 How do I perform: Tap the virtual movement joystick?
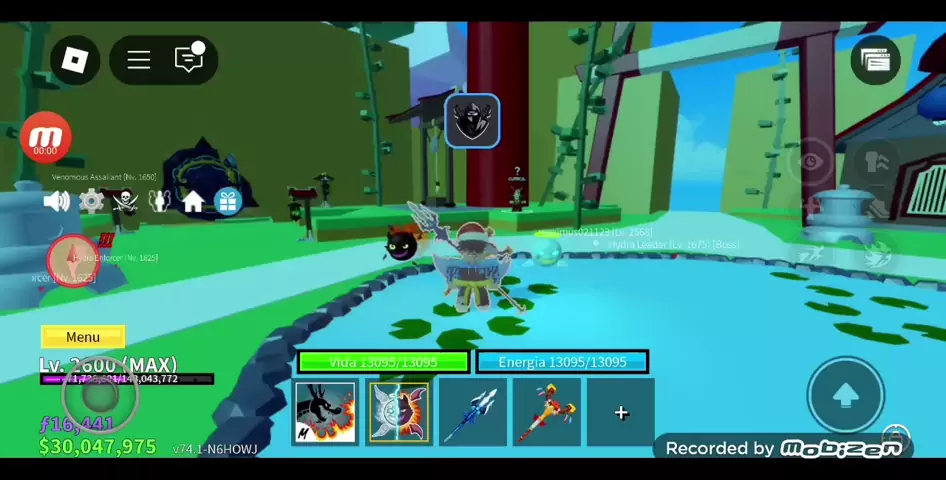coord(98,394)
